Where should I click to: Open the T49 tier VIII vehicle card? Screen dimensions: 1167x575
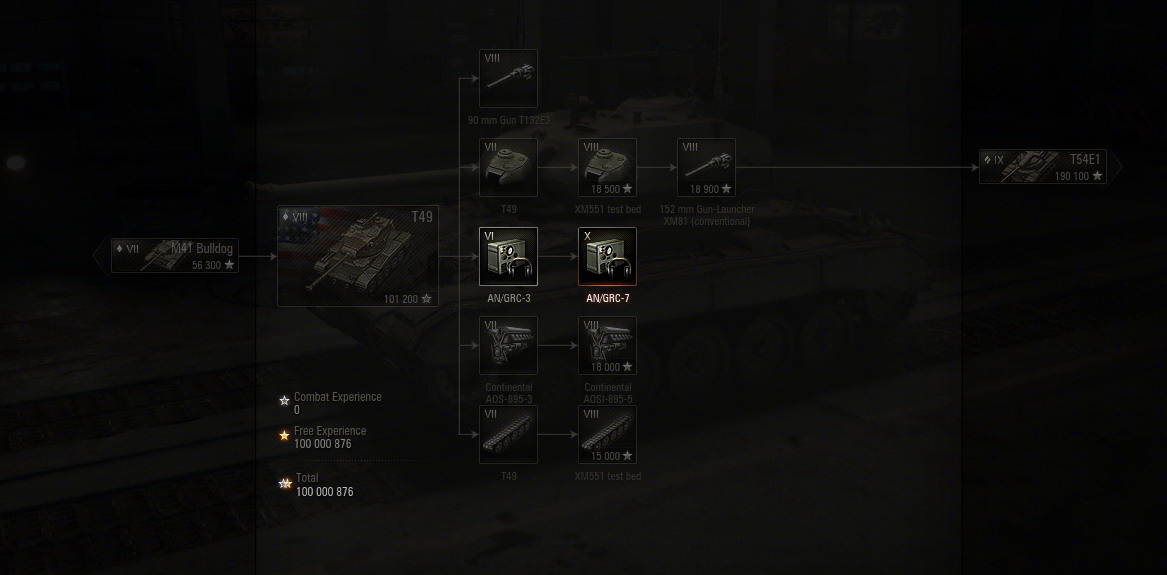(x=358, y=256)
